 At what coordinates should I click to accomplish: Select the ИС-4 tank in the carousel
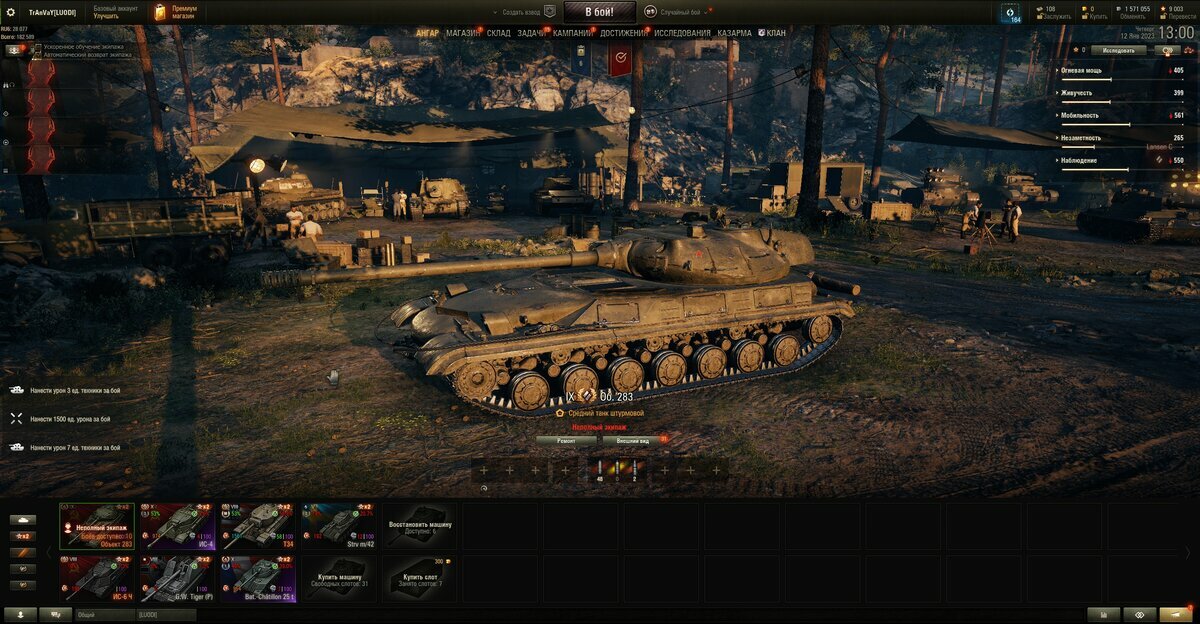pos(177,525)
